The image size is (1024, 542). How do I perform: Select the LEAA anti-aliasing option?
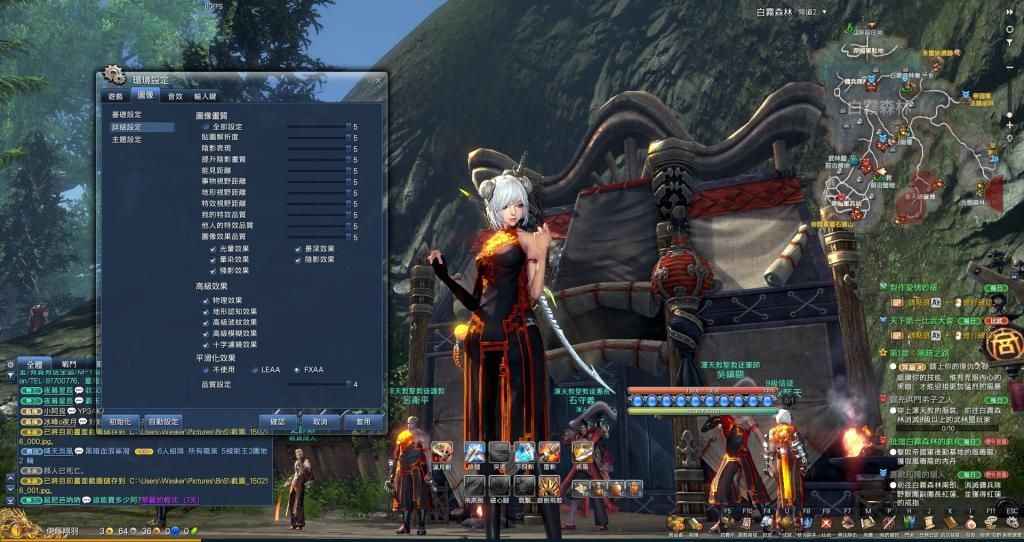[x=255, y=370]
